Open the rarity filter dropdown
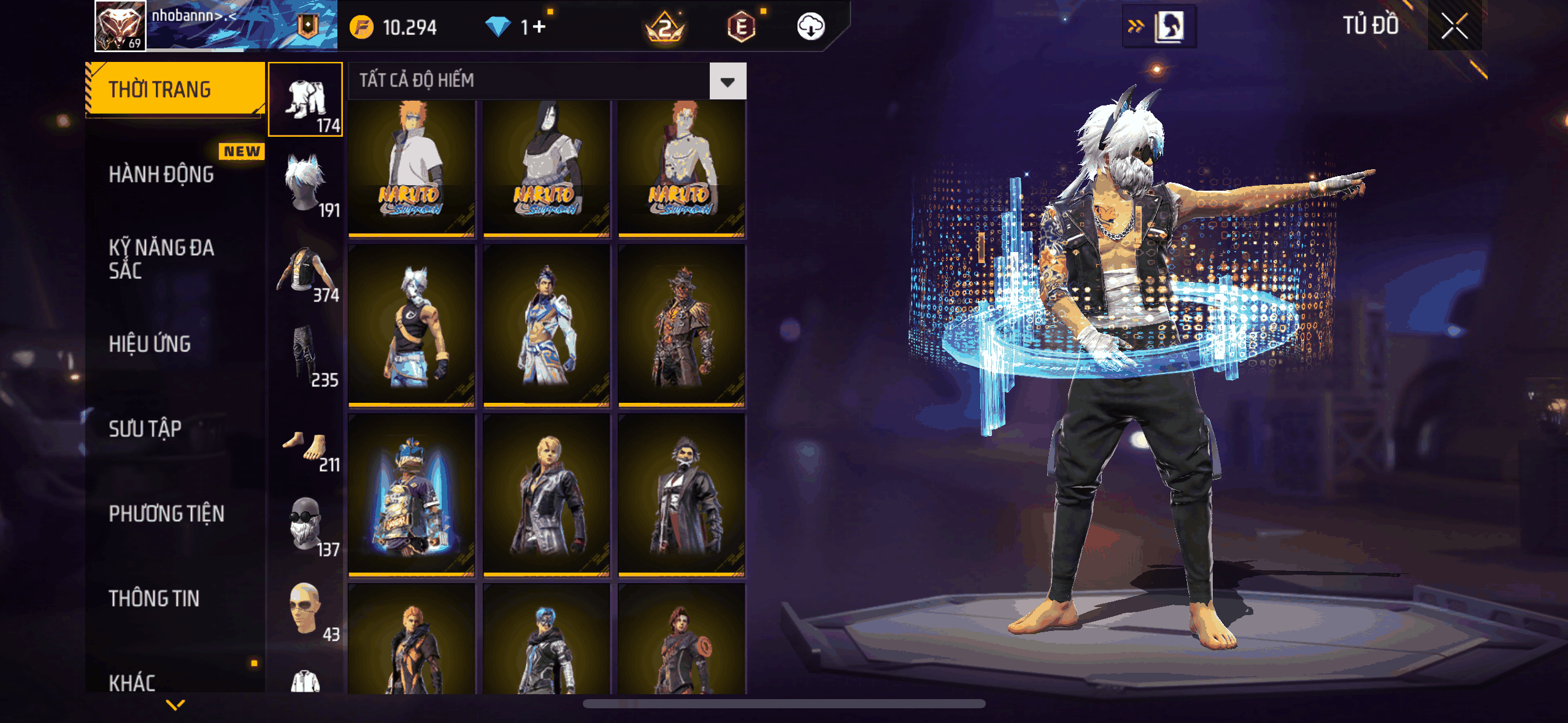1568x723 pixels. click(x=728, y=81)
